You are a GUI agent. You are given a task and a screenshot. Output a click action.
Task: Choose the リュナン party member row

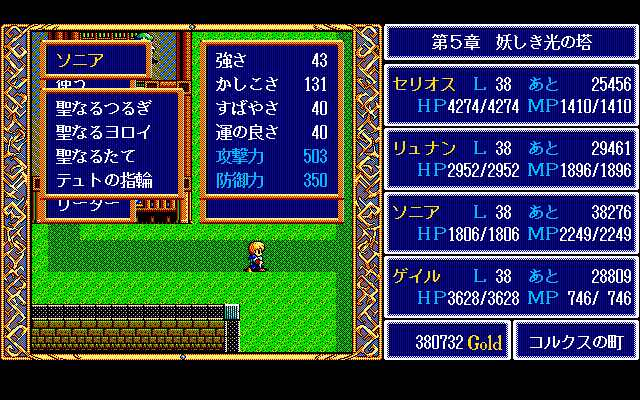[511, 158]
